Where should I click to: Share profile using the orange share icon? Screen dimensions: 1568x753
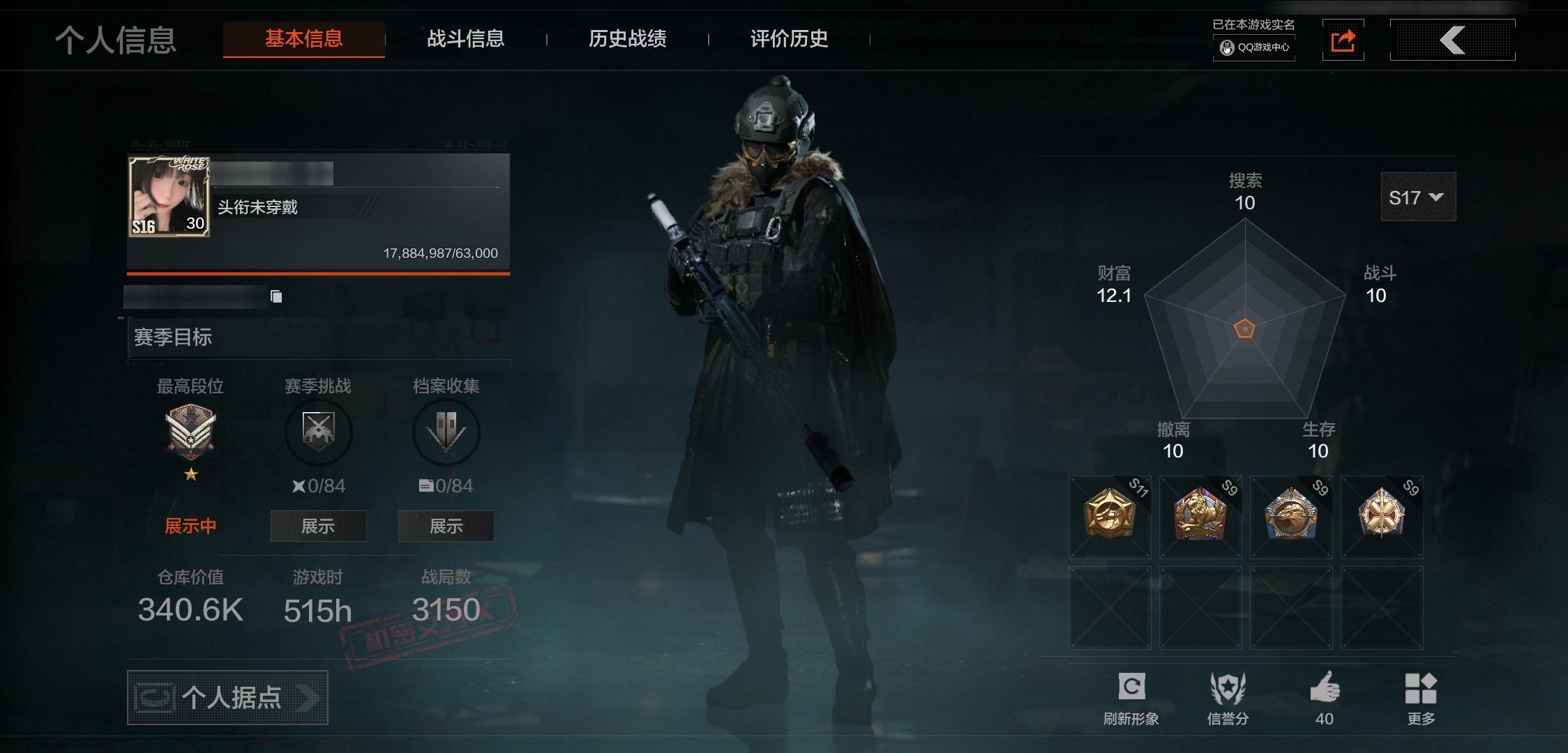[x=1343, y=40]
